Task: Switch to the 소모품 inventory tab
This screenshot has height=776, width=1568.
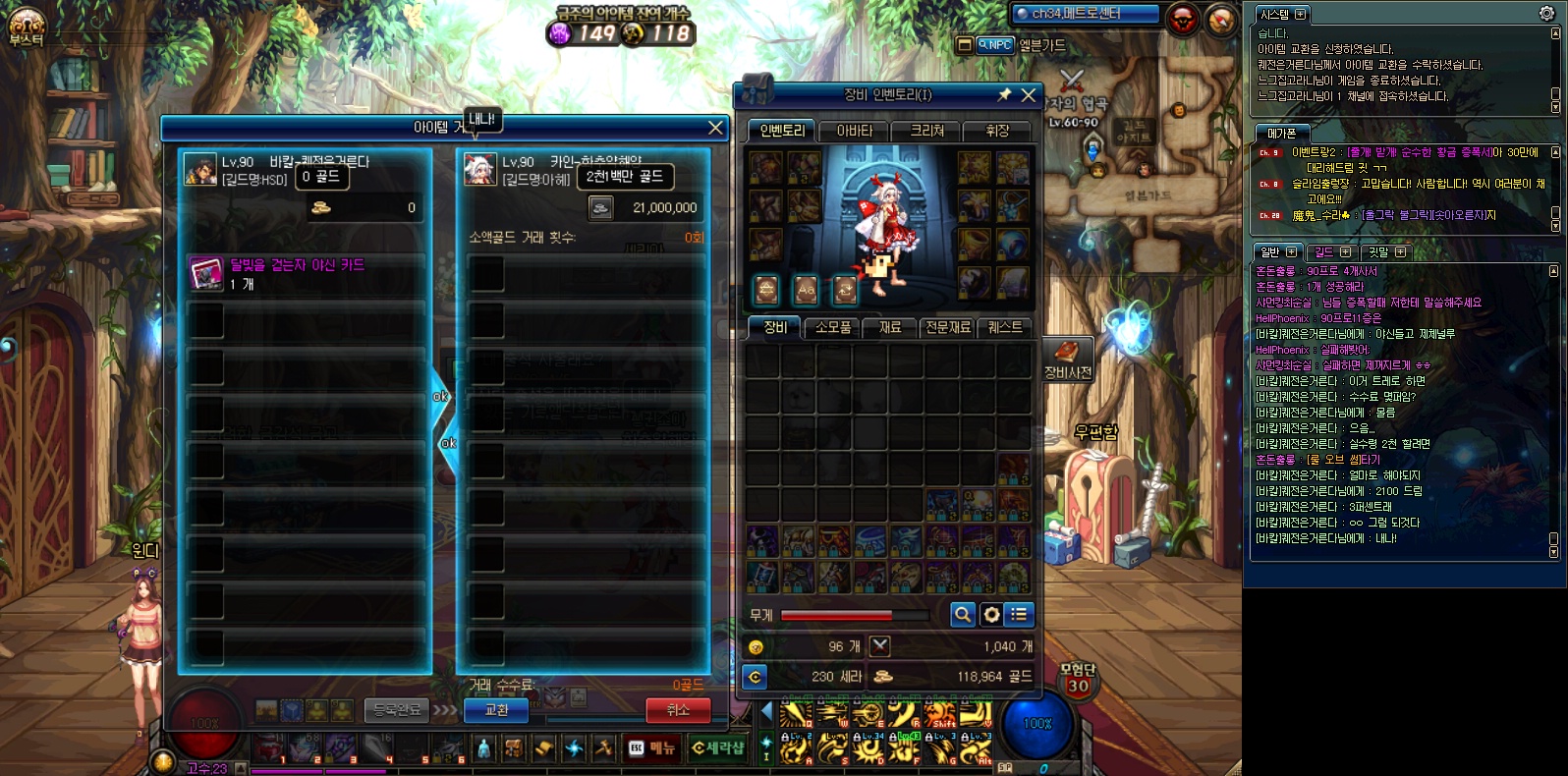Action: click(x=833, y=327)
